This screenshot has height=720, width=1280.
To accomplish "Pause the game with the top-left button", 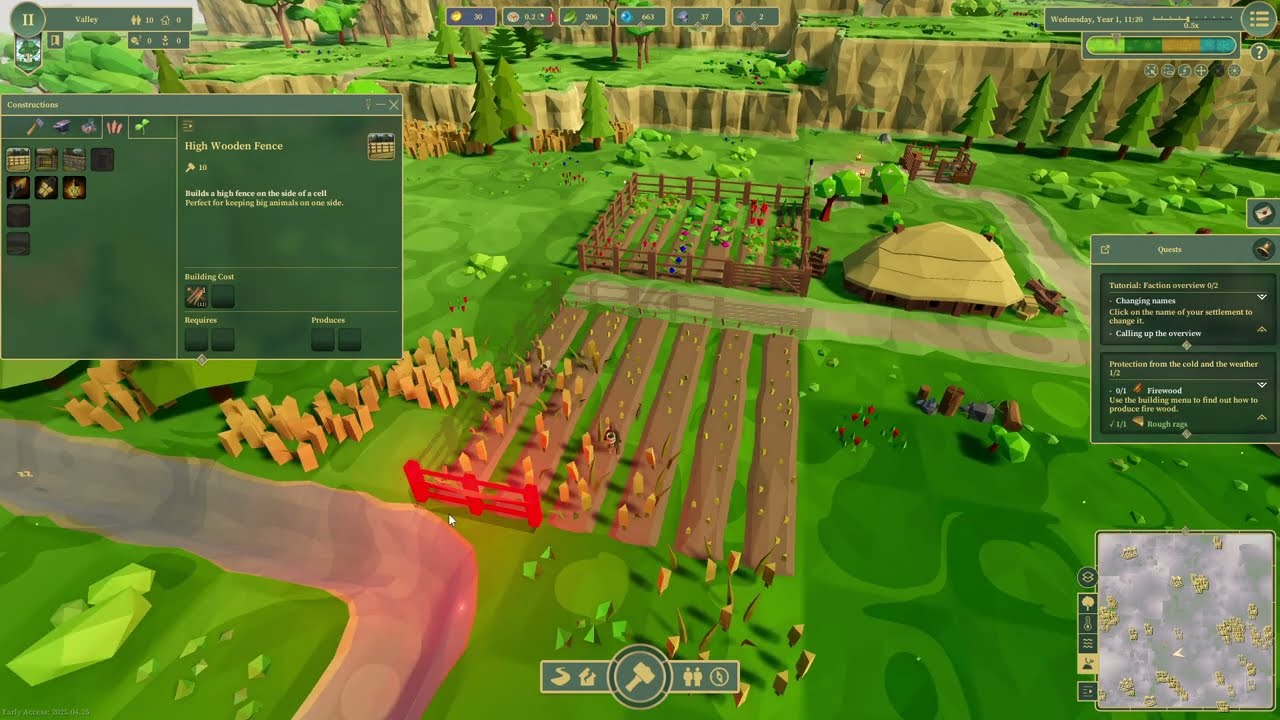I will click(x=28, y=19).
